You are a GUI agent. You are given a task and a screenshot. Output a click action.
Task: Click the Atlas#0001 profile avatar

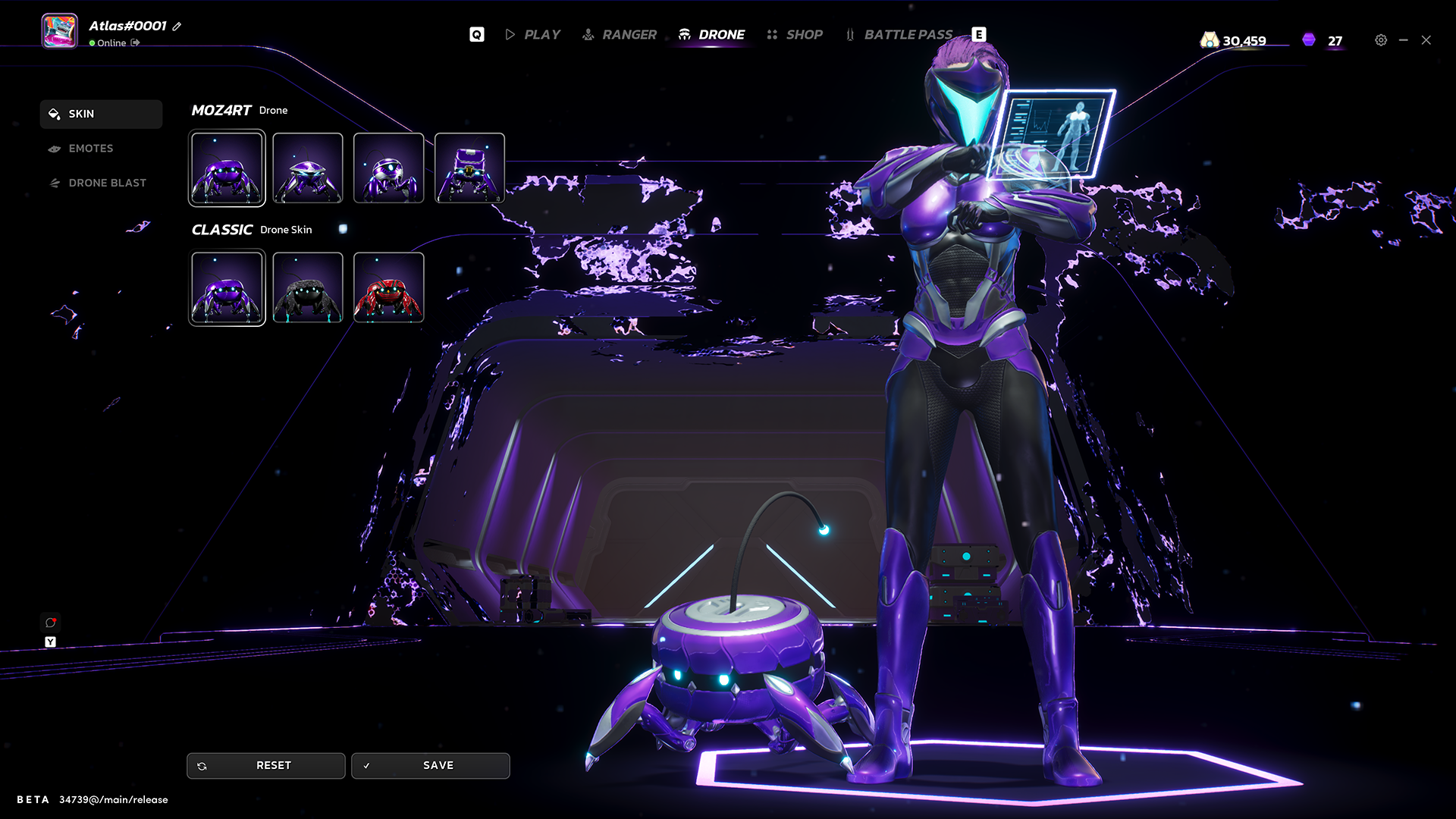click(59, 31)
